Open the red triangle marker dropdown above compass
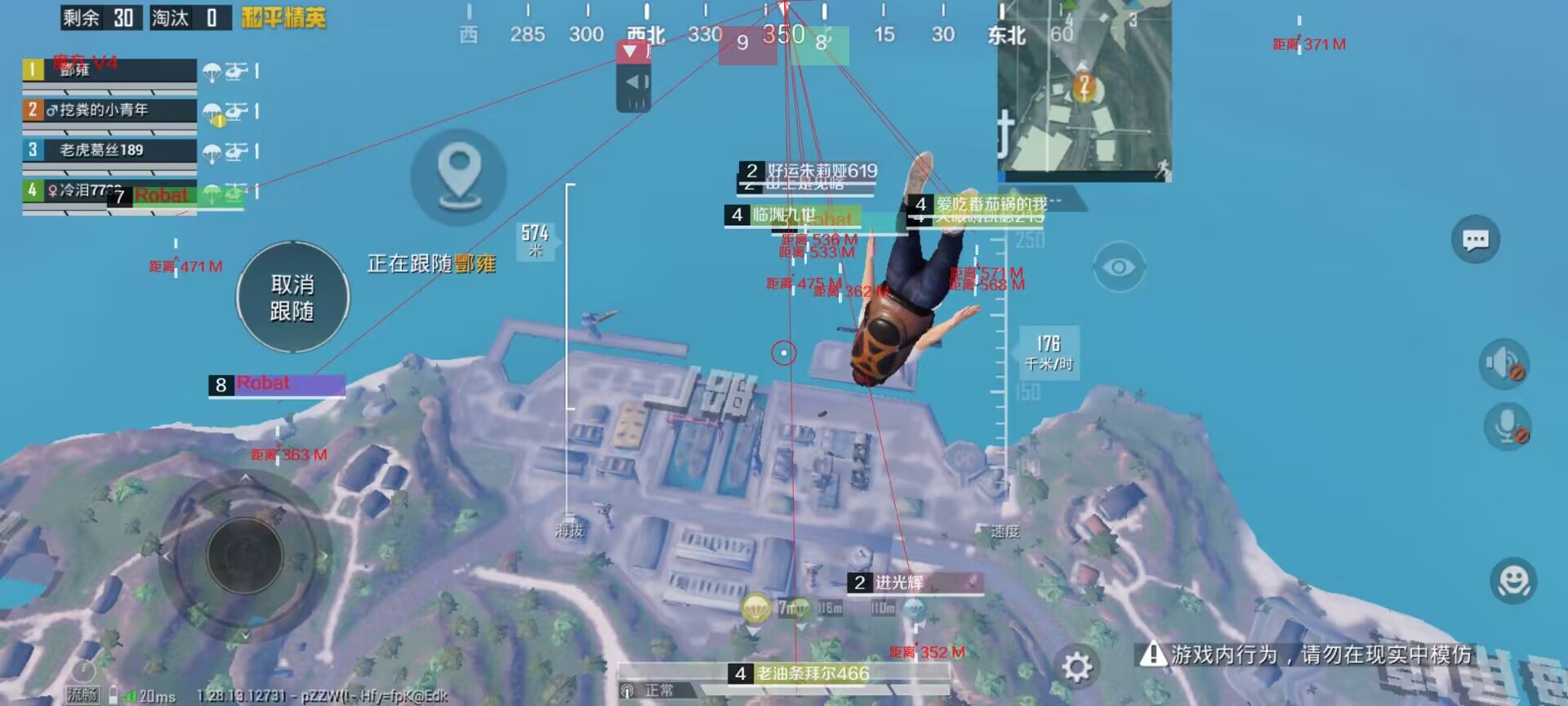Viewport: 1568px width, 706px height. point(629,51)
